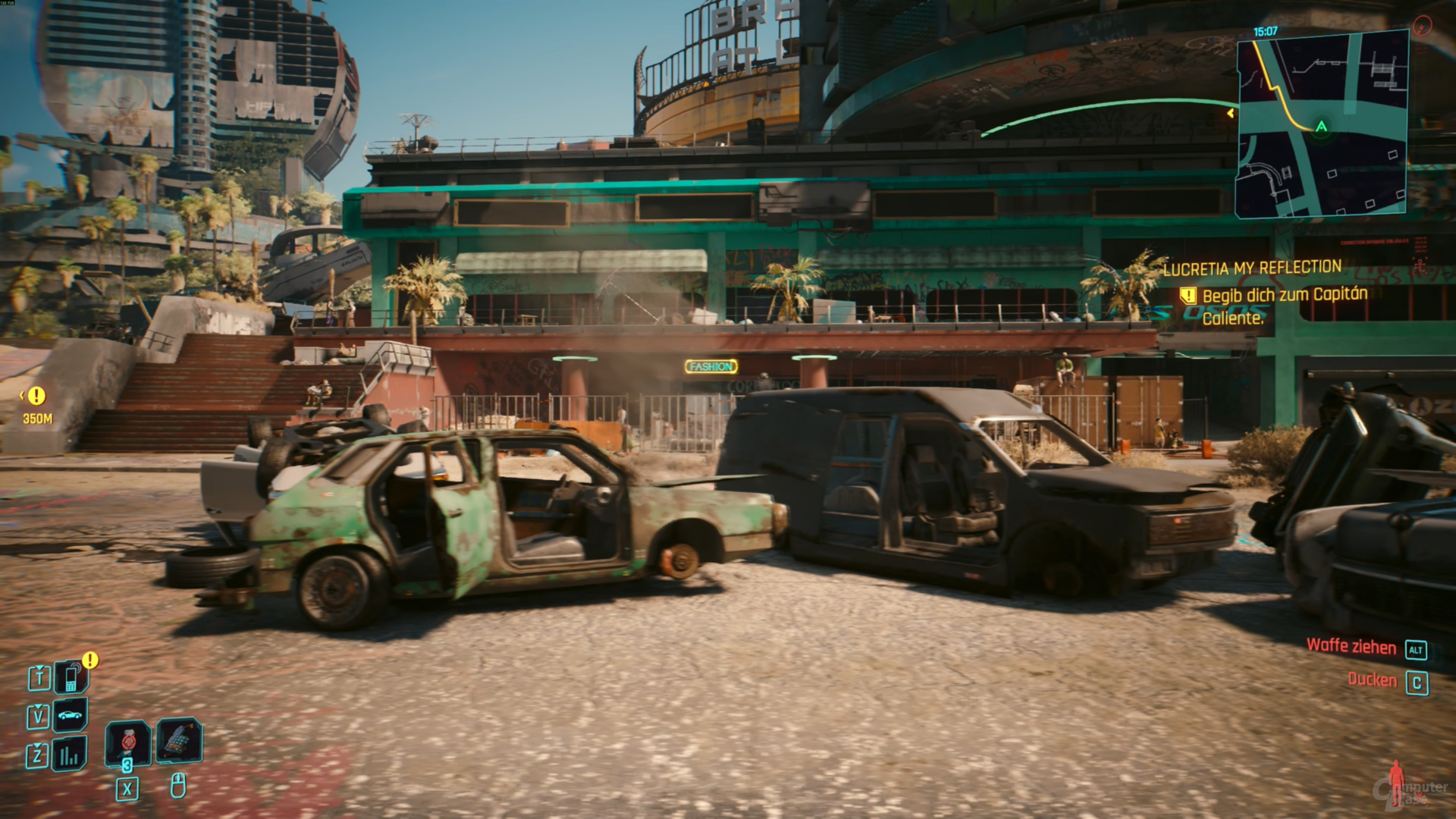Select the grenade gadget quick slot
Viewport: 1456px width, 819px height.
[x=179, y=740]
